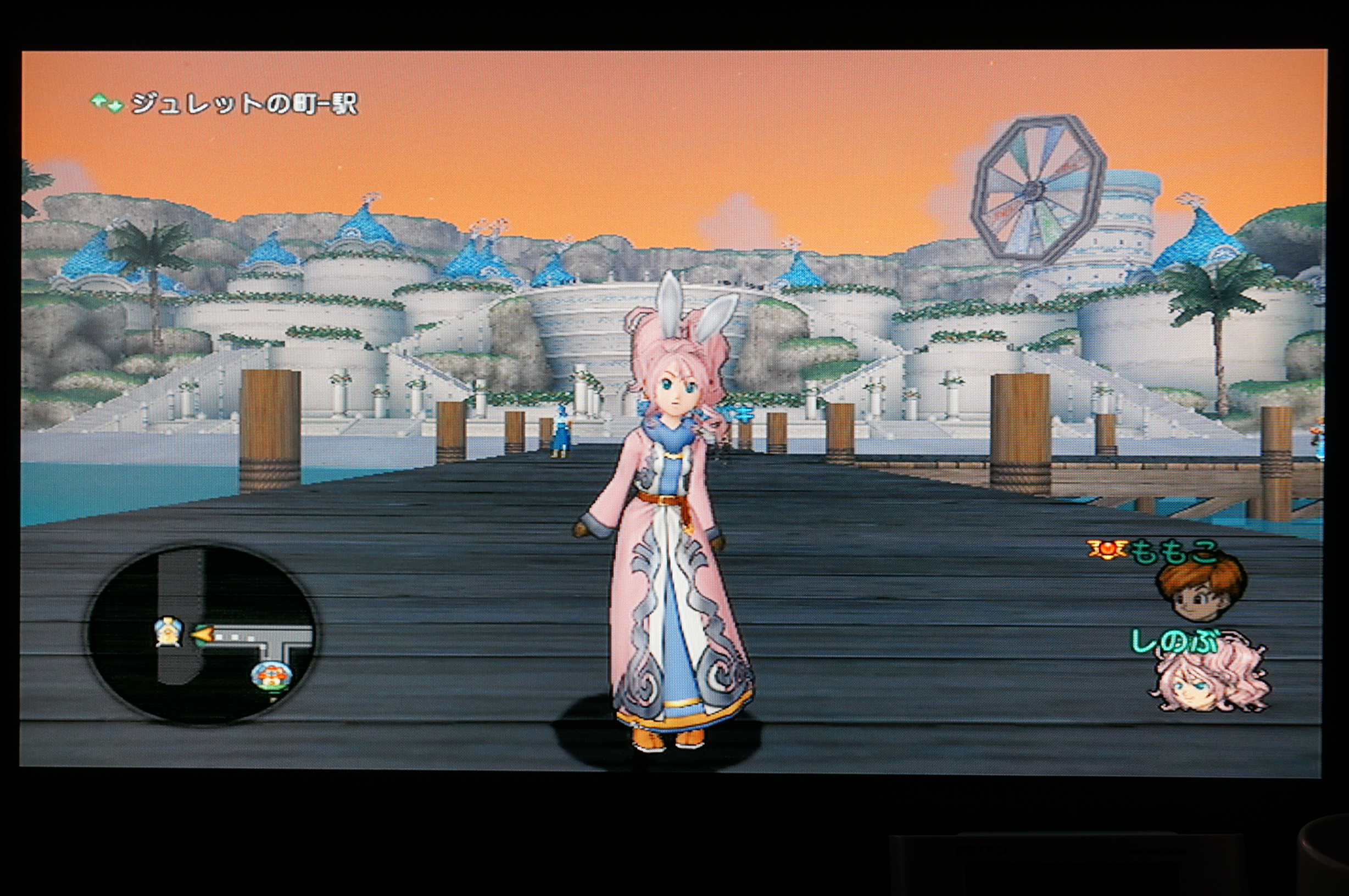Click the train station marker on the minimap

[x=169, y=631]
